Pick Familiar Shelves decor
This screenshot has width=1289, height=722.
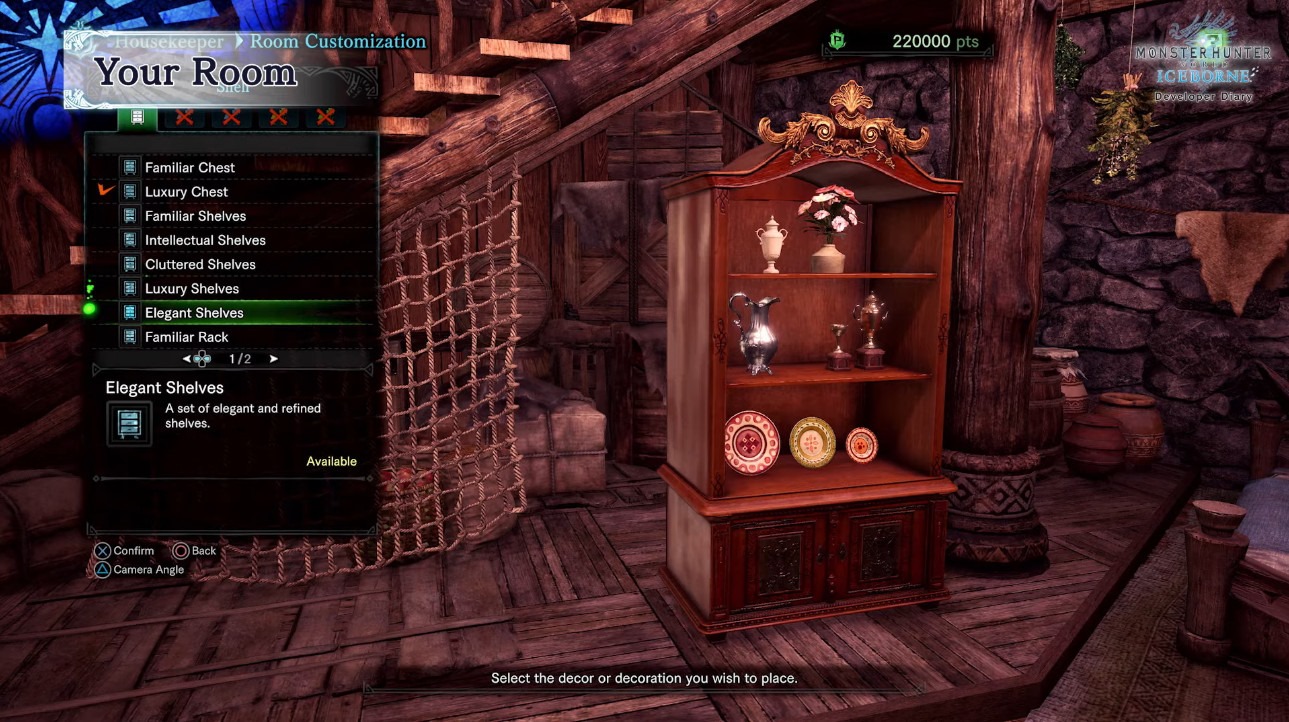pos(195,216)
